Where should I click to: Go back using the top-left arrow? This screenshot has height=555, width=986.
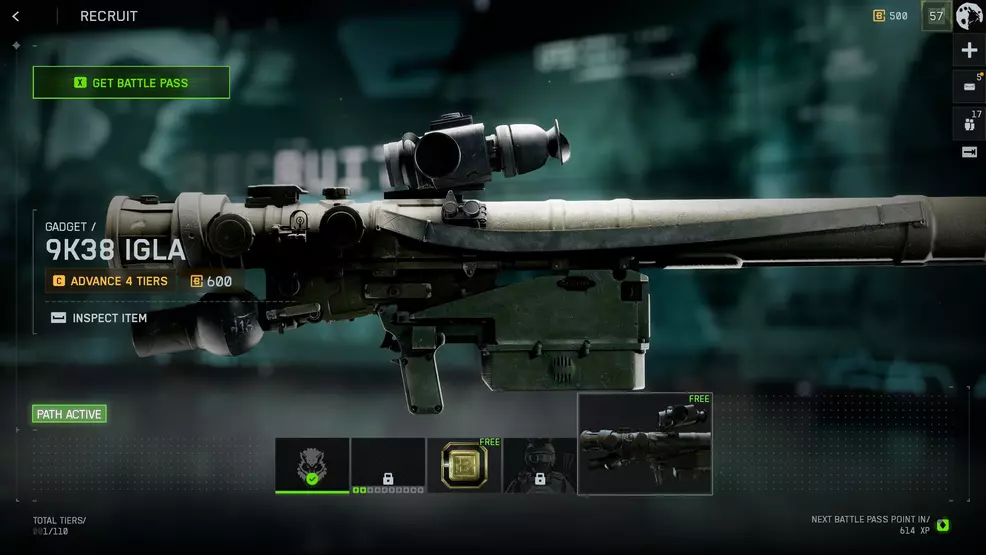16,16
